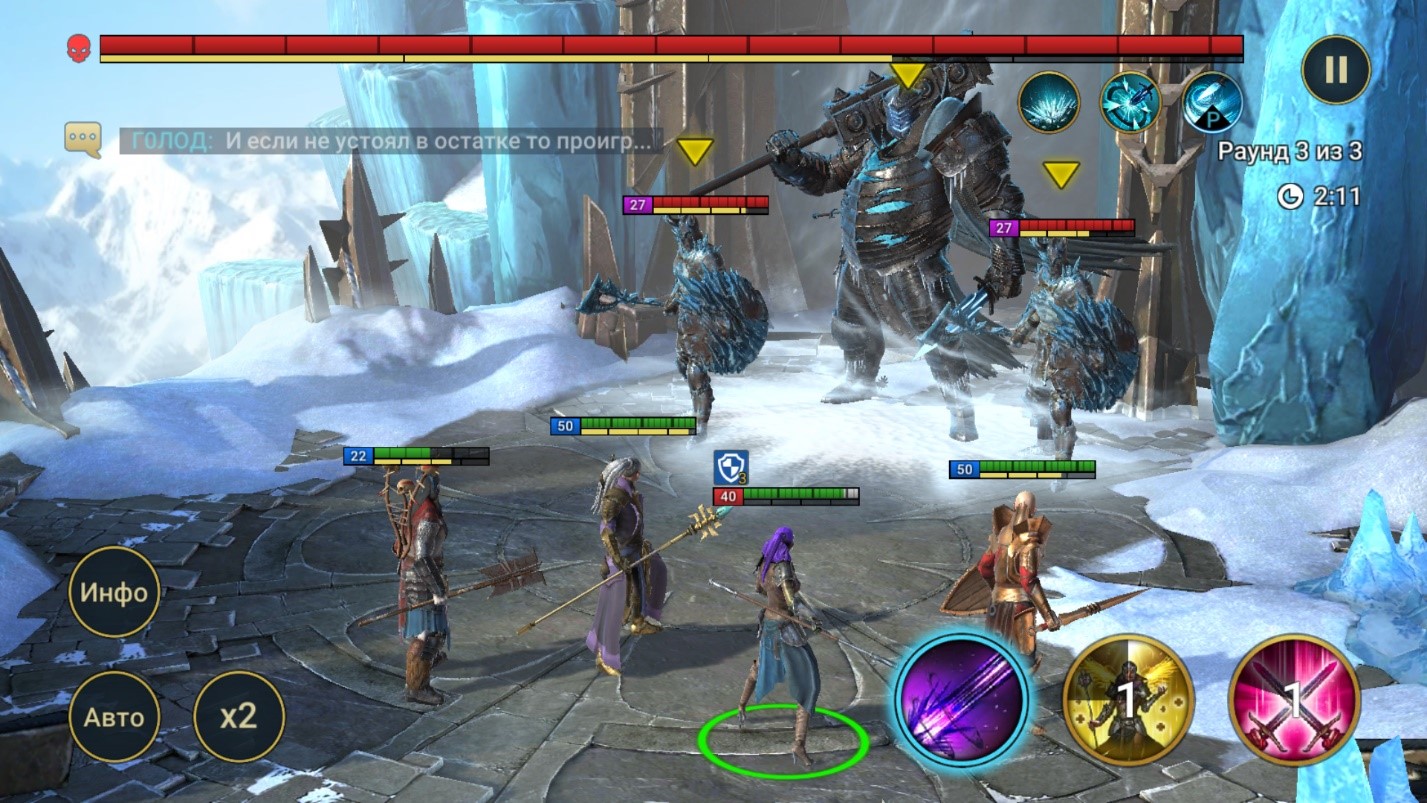1427x803 pixels.
Task: Use the purple arrow attack skill
Action: click(x=962, y=698)
